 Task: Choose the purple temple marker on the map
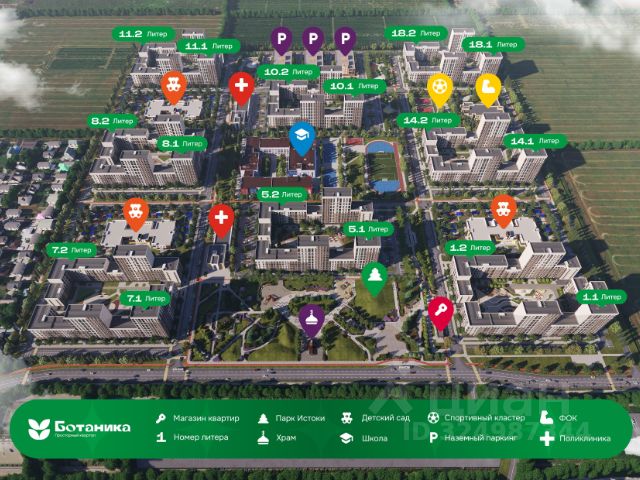(312, 320)
